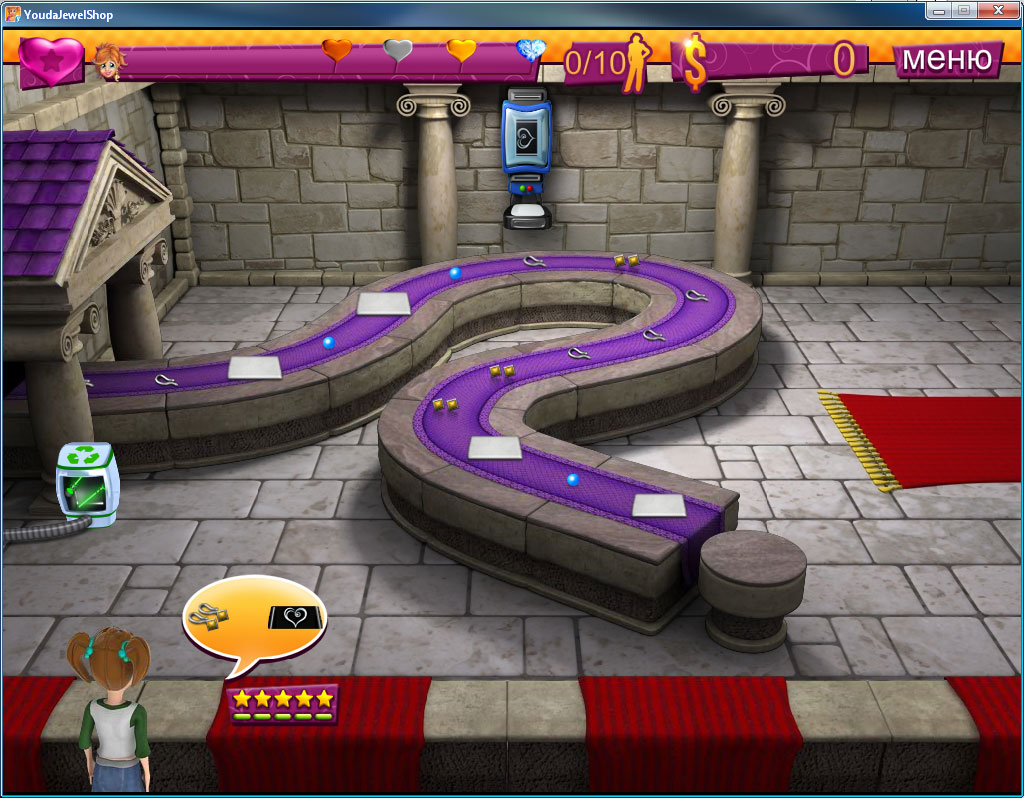This screenshot has width=1024, height=798.
Task: Click the pink heart star button
Action: [x=52, y=61]
